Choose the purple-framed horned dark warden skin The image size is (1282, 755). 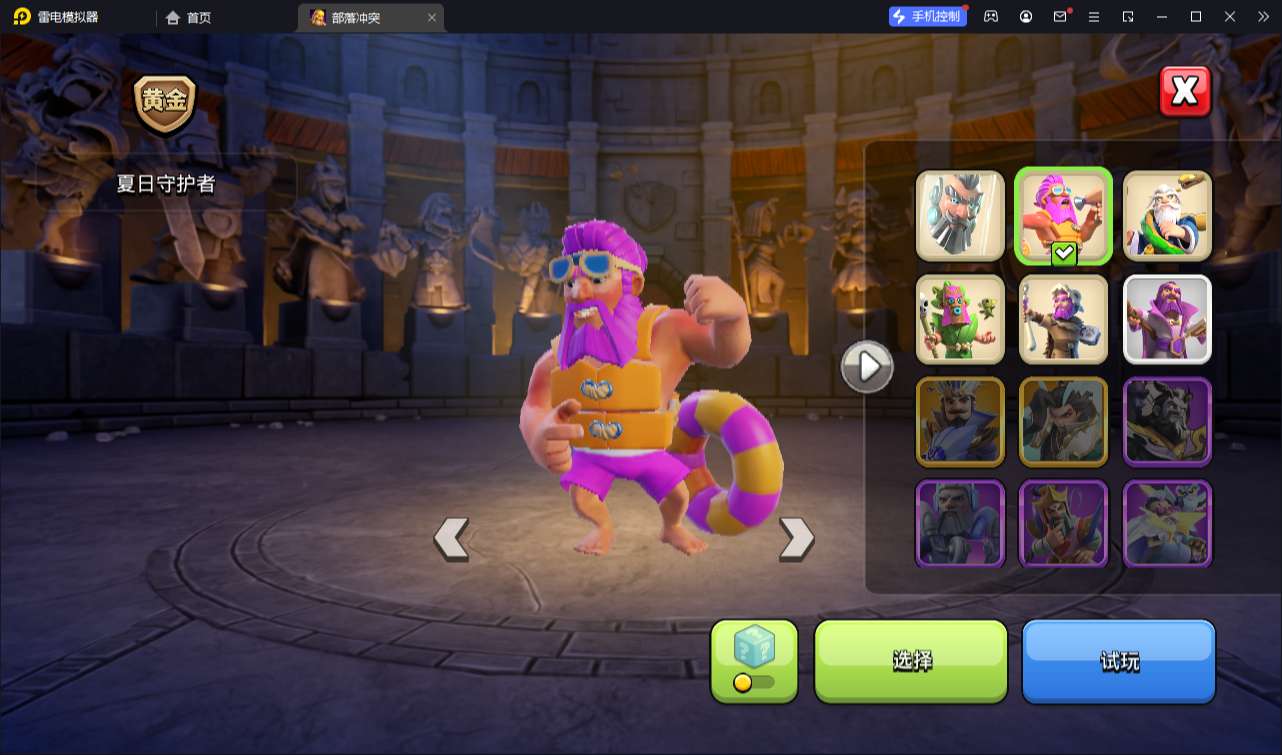(1167, 422)
